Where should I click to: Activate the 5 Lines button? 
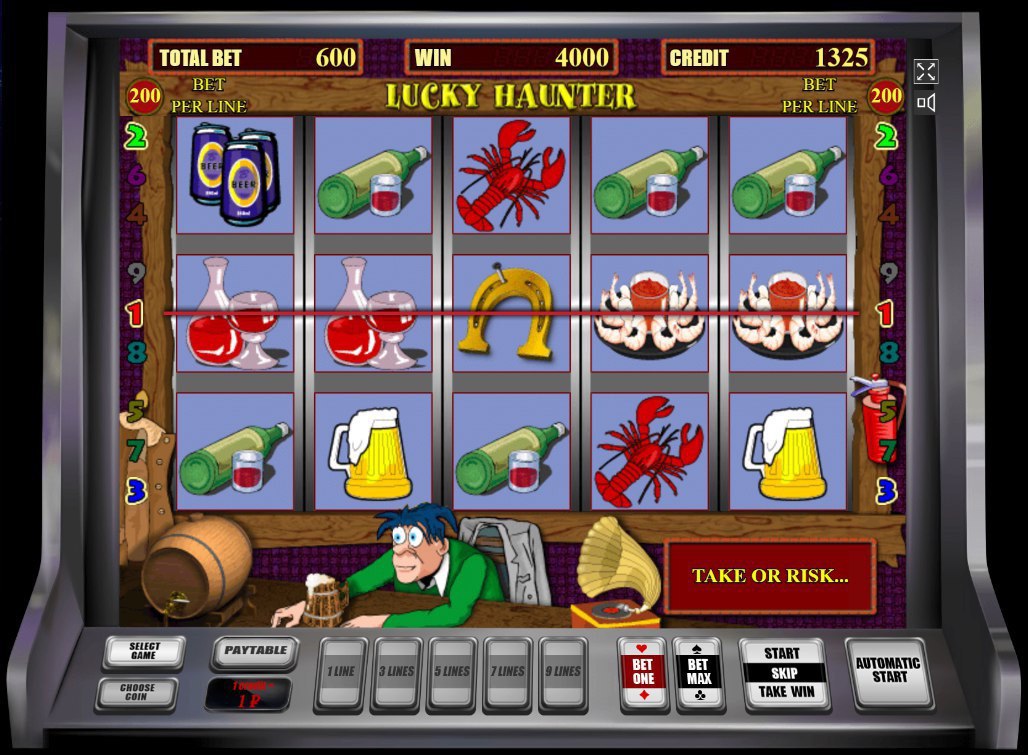[x=451, y=673]
